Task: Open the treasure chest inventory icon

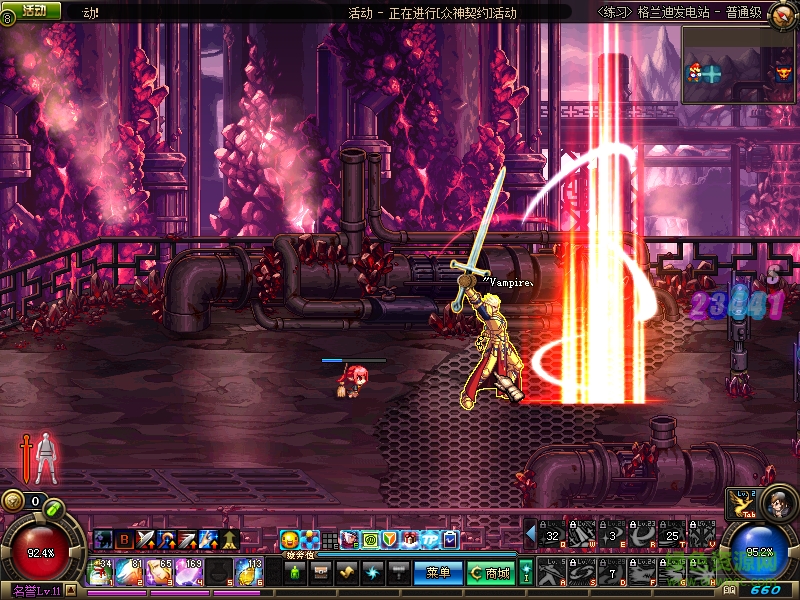Action: coord(320,573)
